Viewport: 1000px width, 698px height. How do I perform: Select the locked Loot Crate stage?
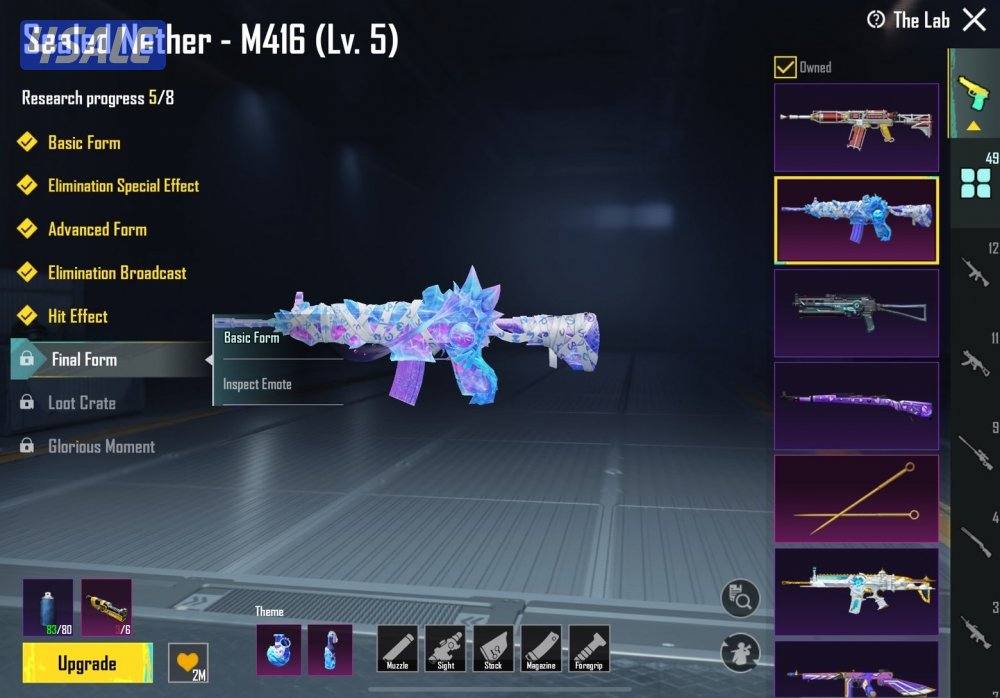pyautogui.click(x=82, y=403)
